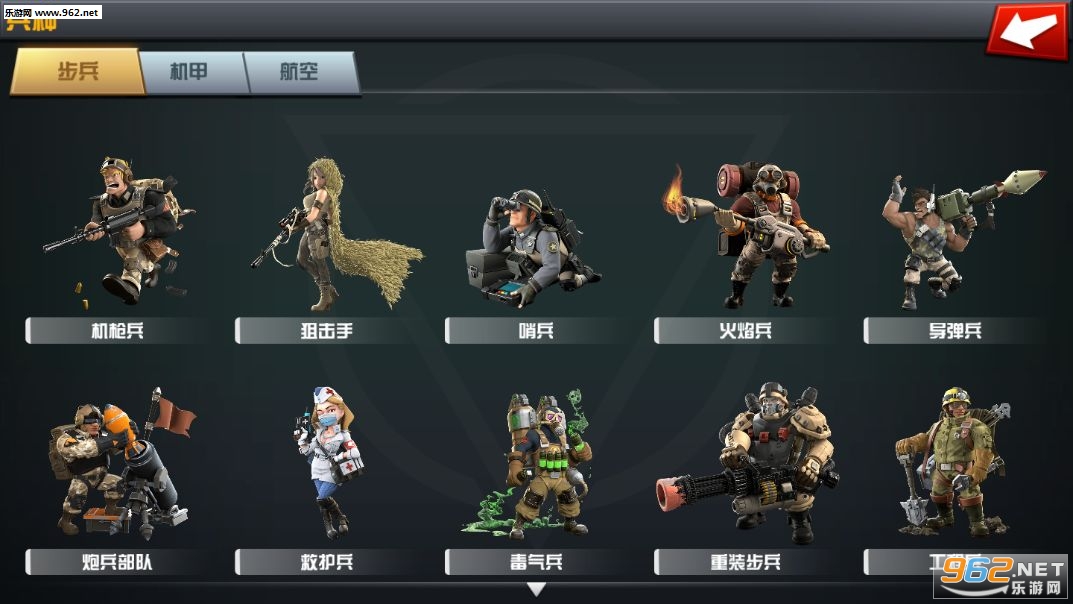The image size is (1073, 604).
Task: Pick the 哨兵 sentry unit
Action: pyautogui.click(x=537, y=240)
